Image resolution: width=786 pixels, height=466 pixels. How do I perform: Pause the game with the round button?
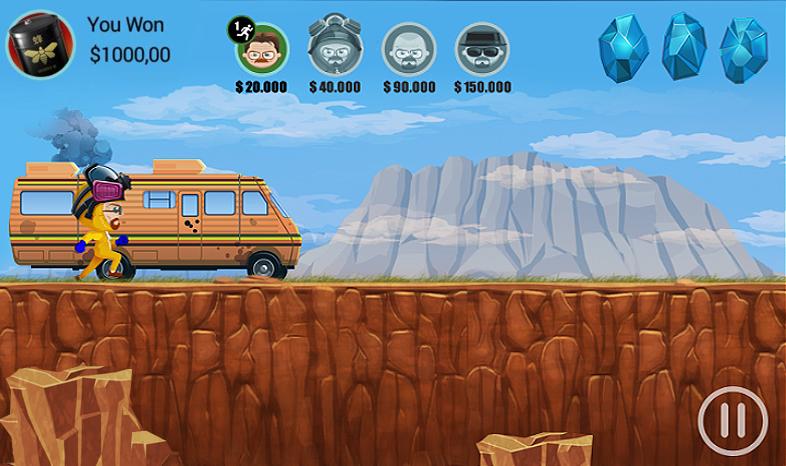[733, 421]
